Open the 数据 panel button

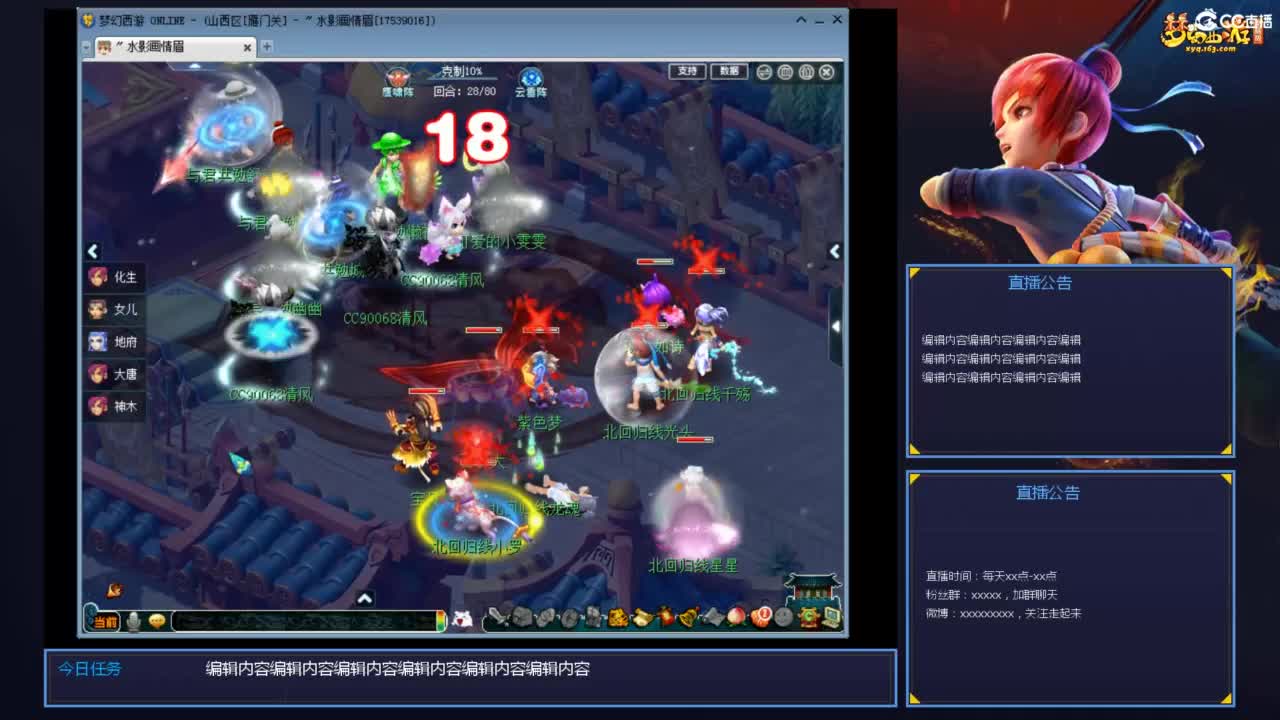point(729,72)
